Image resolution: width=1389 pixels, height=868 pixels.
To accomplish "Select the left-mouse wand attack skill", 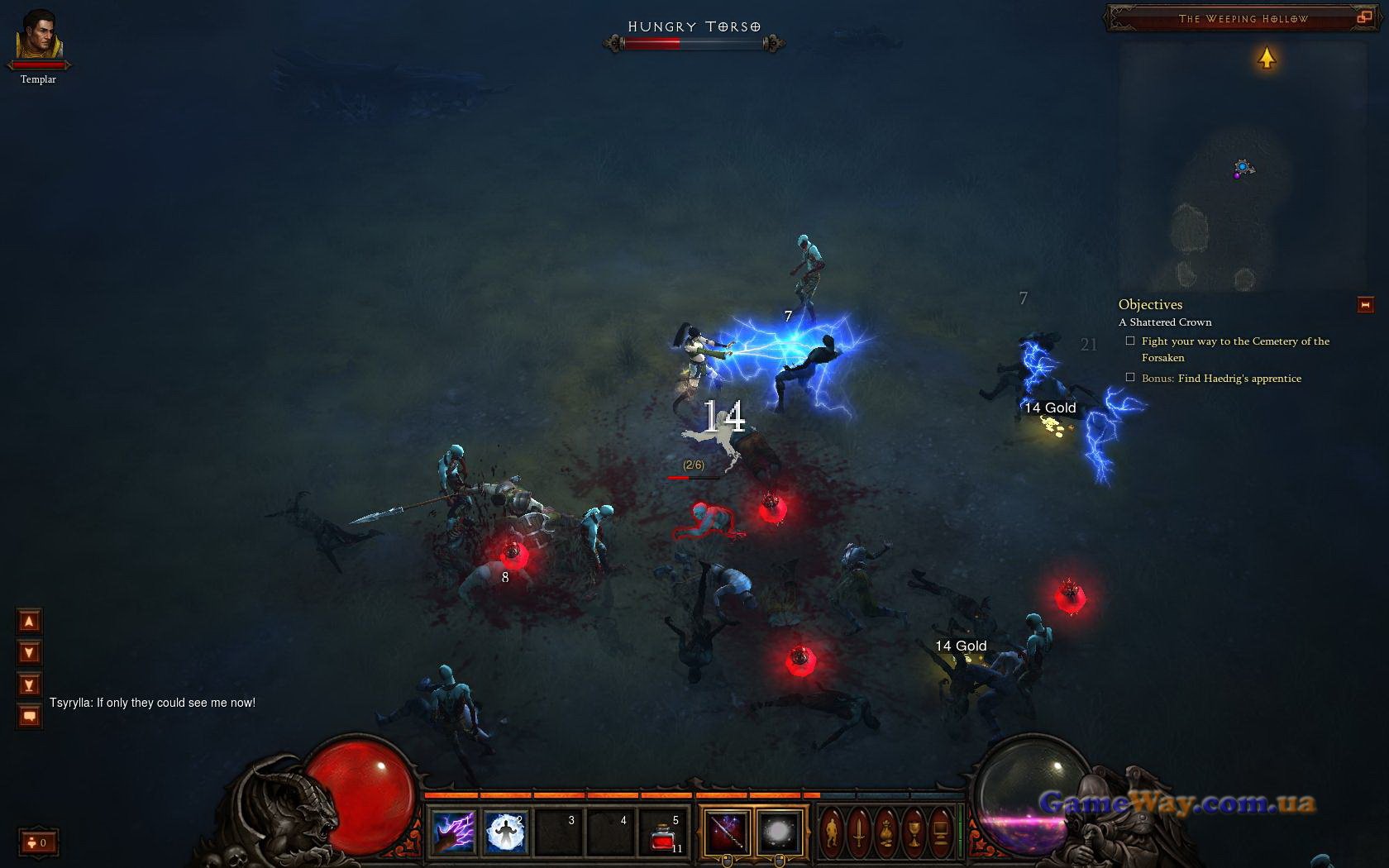I will pyautogui.click(x=727, y=832).
